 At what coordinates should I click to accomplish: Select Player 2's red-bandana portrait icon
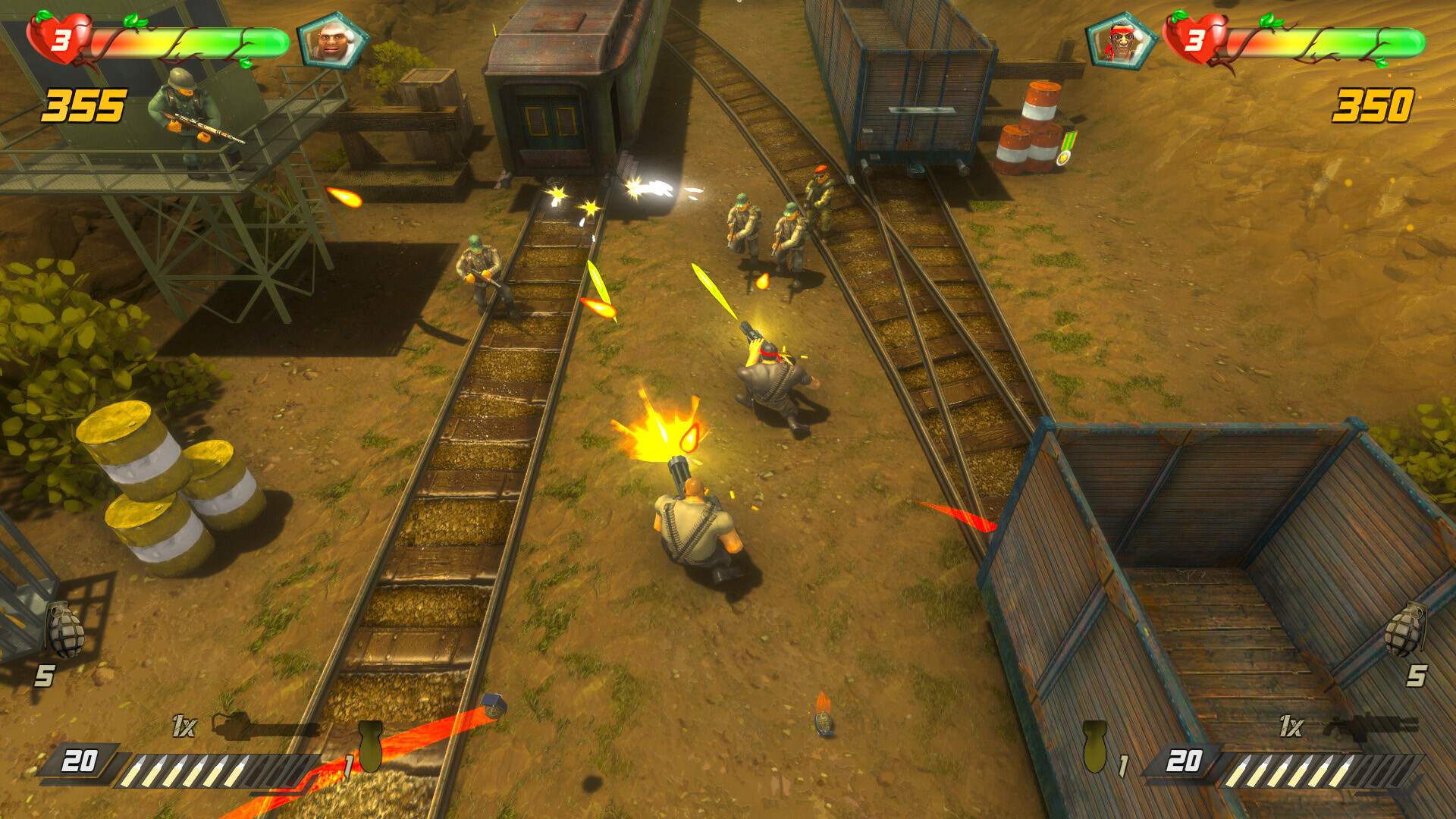pos(1122,39)
